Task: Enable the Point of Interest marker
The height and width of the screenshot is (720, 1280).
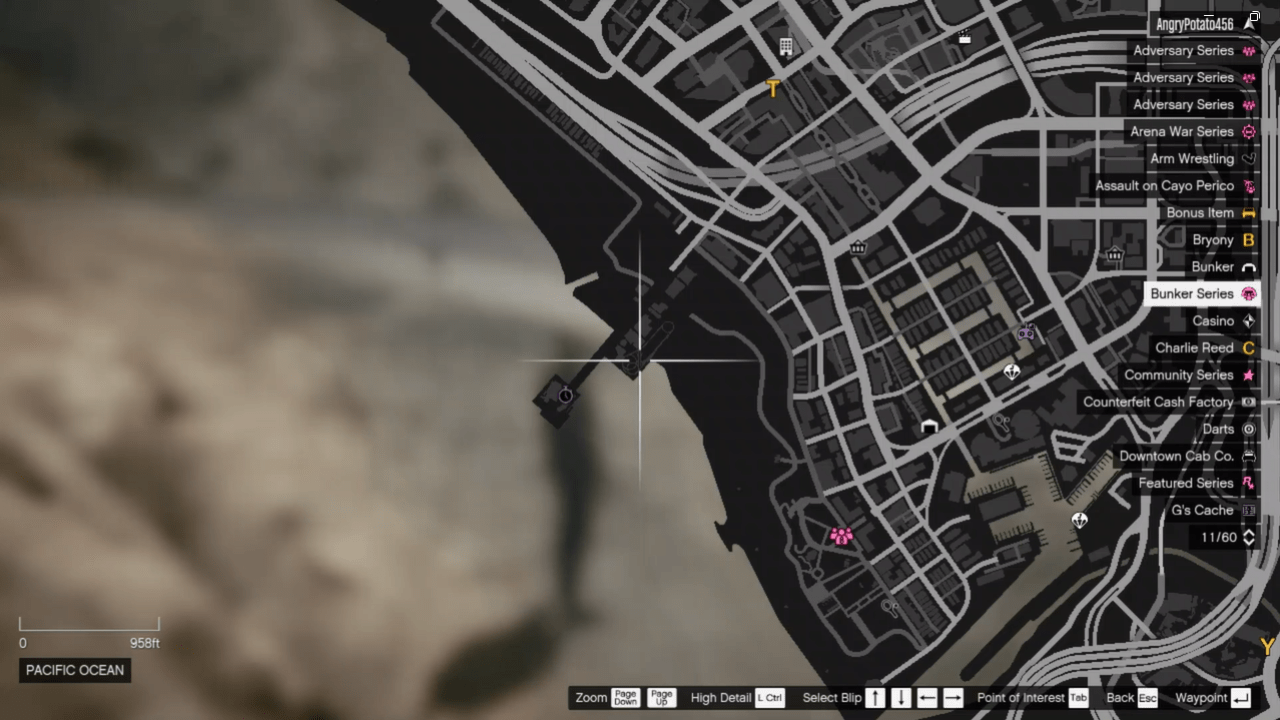Action: (1078, 697)
